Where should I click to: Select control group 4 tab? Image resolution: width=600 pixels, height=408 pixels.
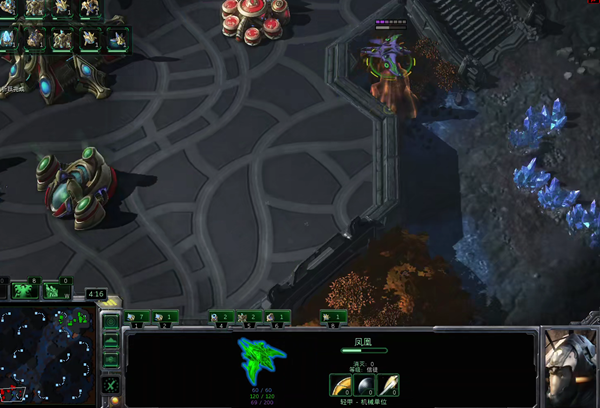pos(221,317)
